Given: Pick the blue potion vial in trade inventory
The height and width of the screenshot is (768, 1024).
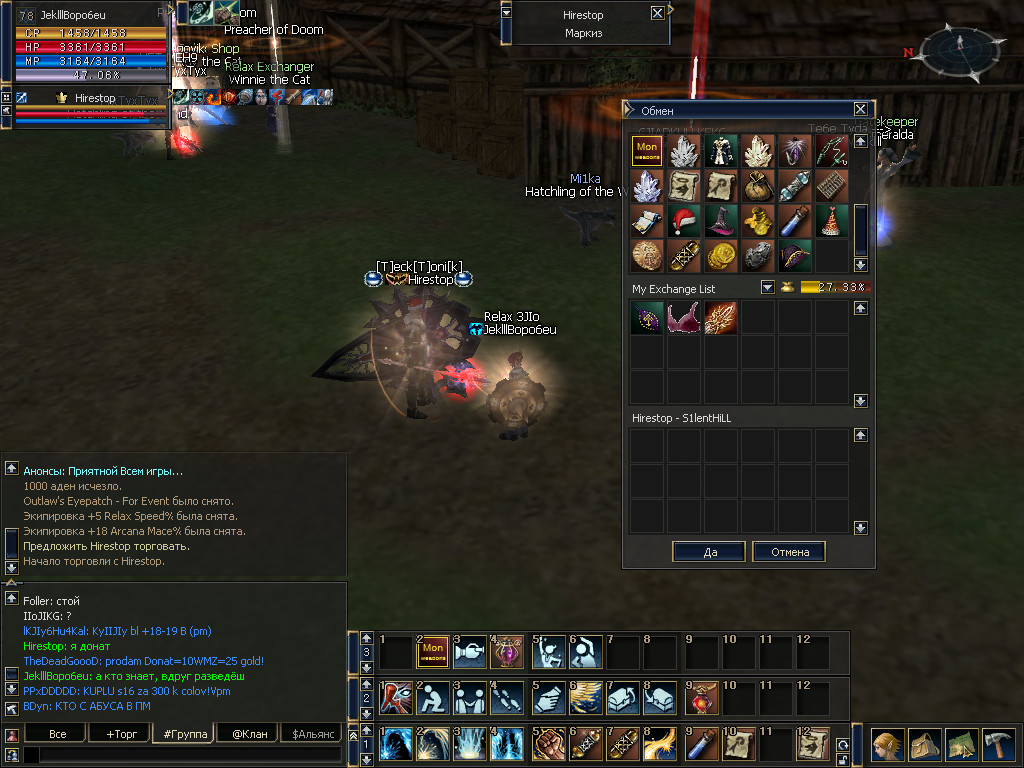Looking at the screenshot, I should tap(795, 220).
